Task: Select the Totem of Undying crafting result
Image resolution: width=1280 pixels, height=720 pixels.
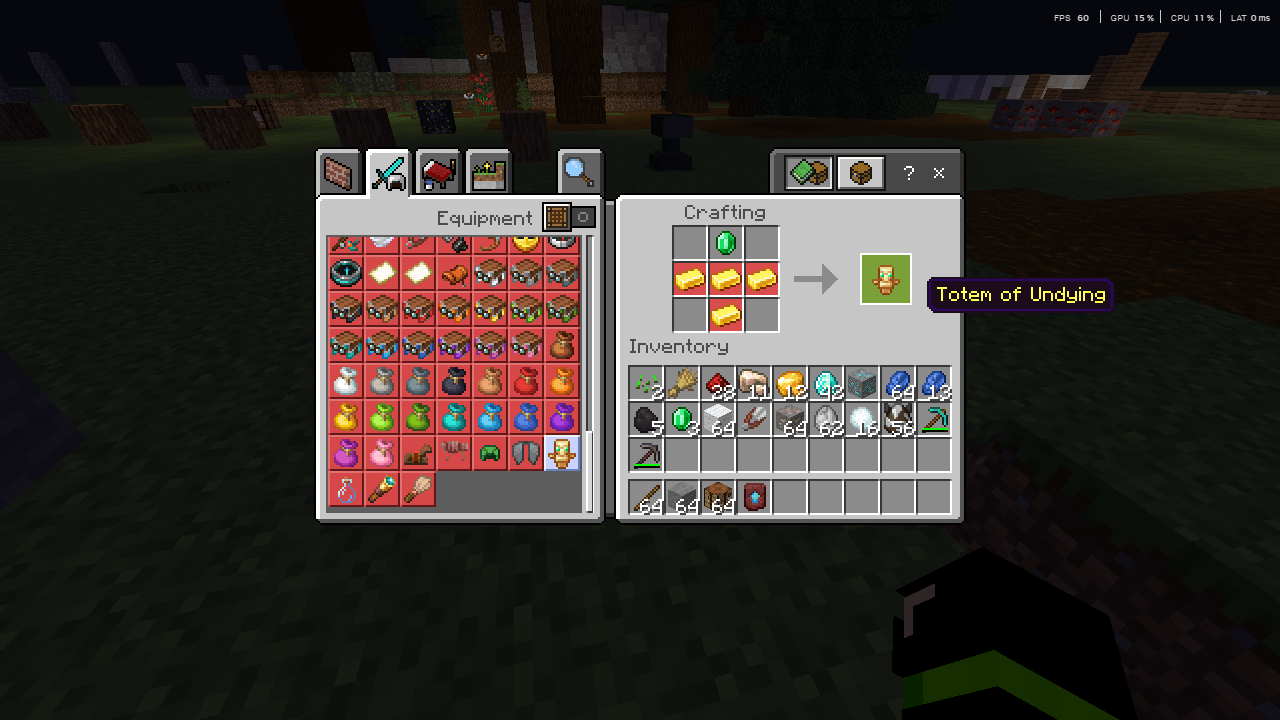Action: point(885,279)
